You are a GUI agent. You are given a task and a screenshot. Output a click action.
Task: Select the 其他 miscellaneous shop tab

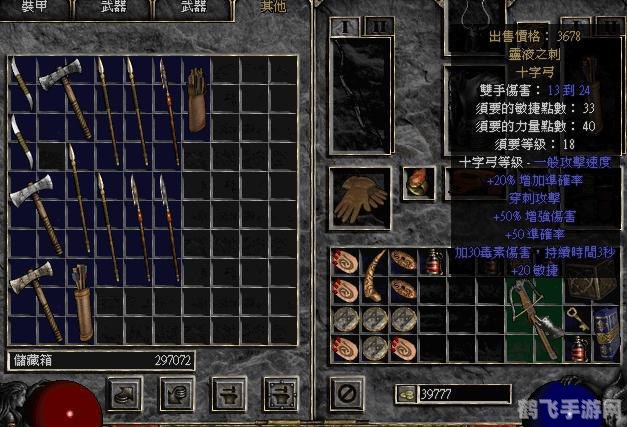point(271,6)
